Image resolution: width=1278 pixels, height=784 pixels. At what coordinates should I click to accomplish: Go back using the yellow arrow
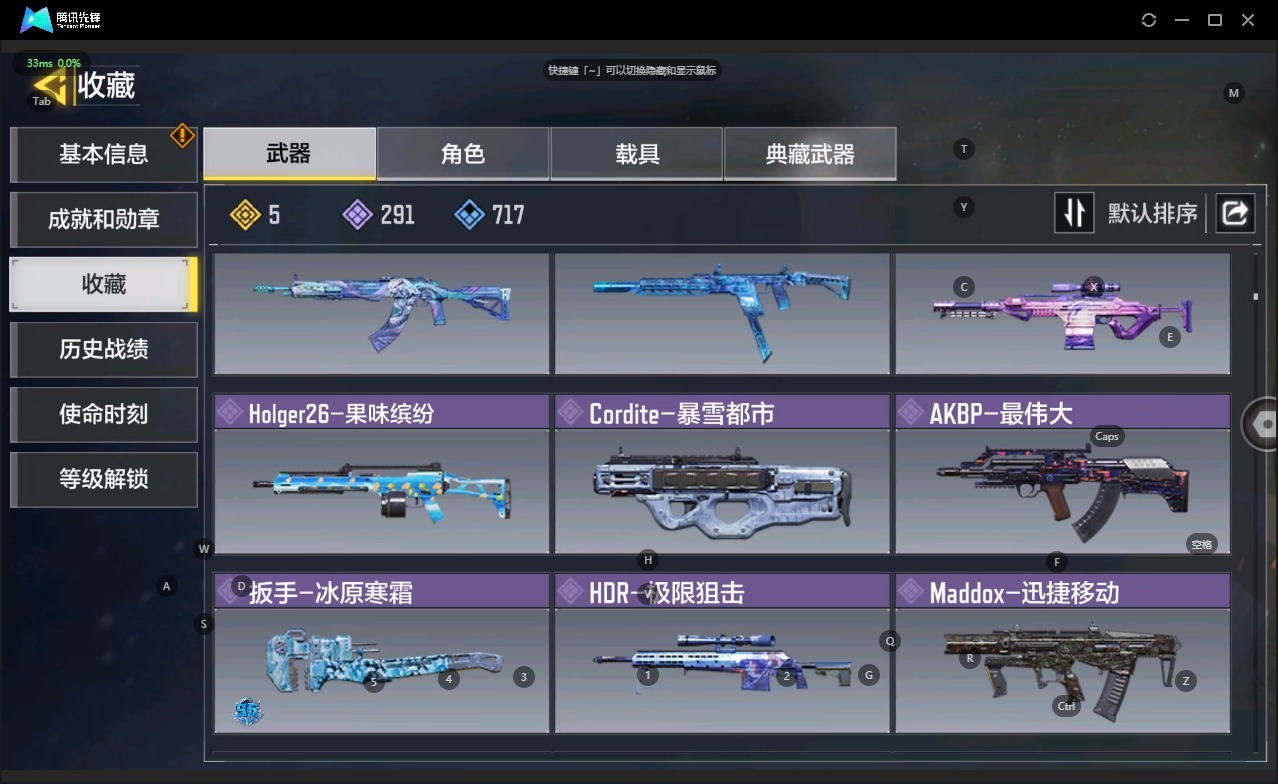click(x=50, y=86)
